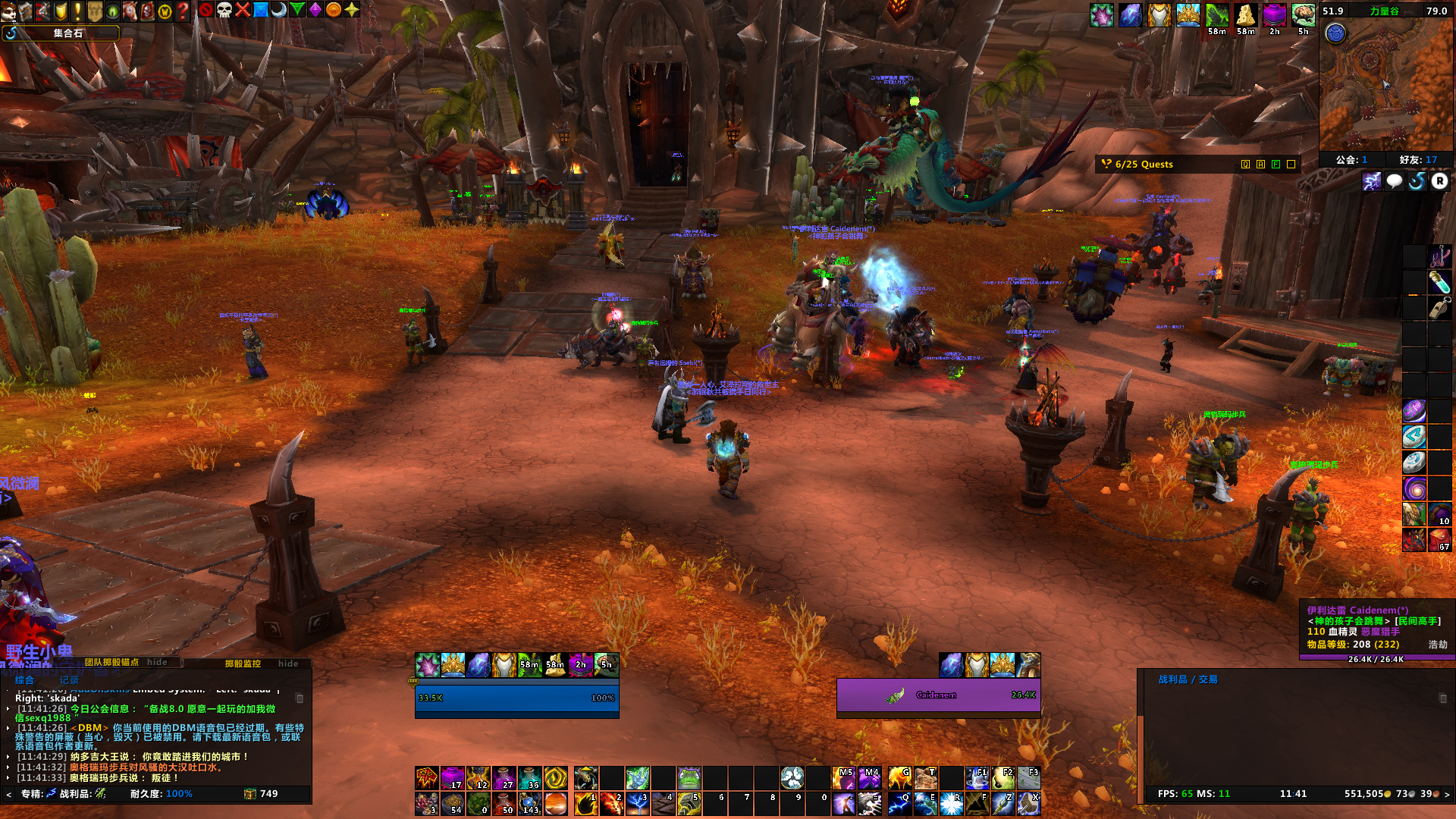Click the white speech bubble chat icon

(x=1394, y=181)
